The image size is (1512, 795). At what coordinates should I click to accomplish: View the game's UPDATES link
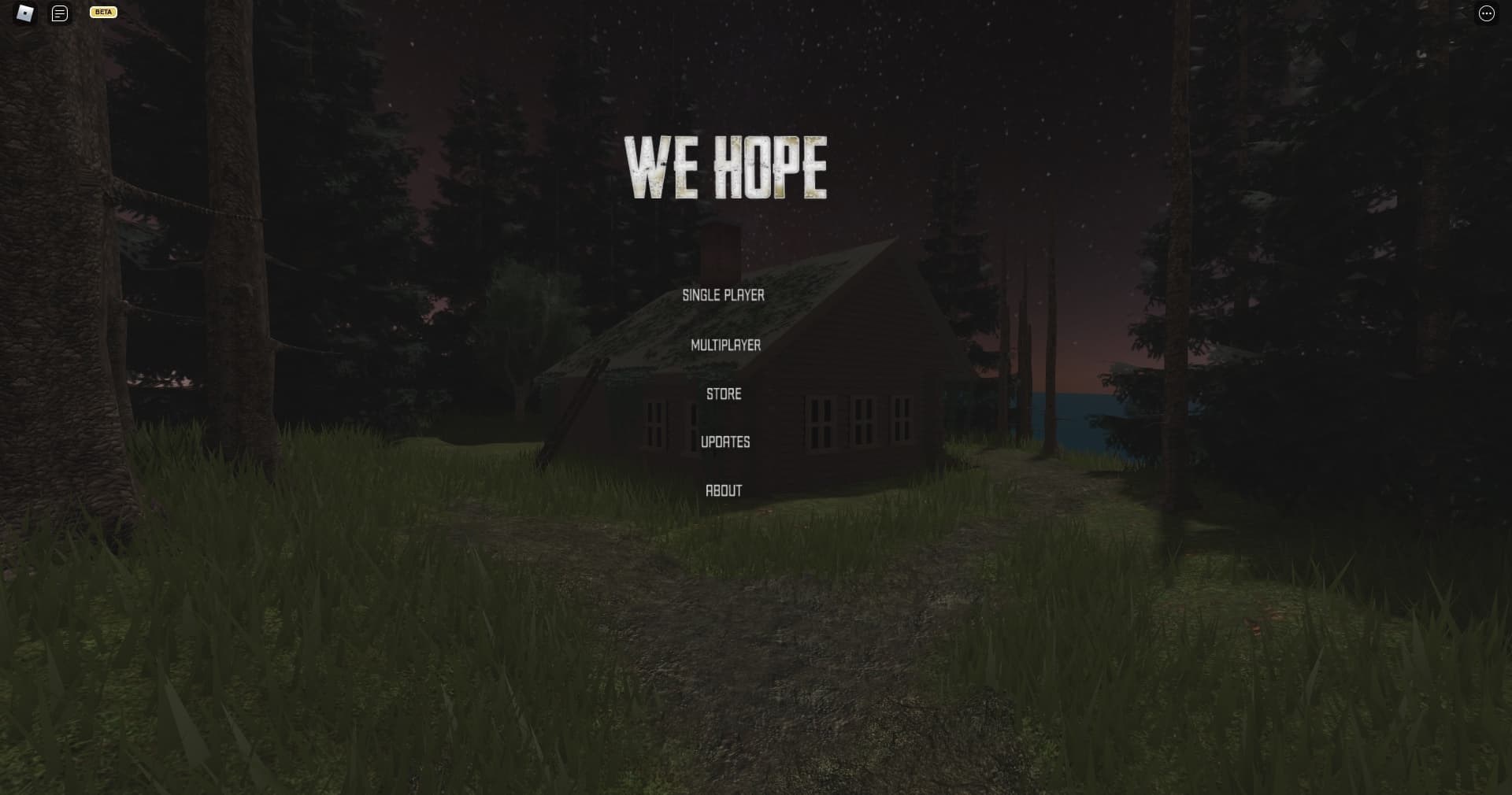725,442
